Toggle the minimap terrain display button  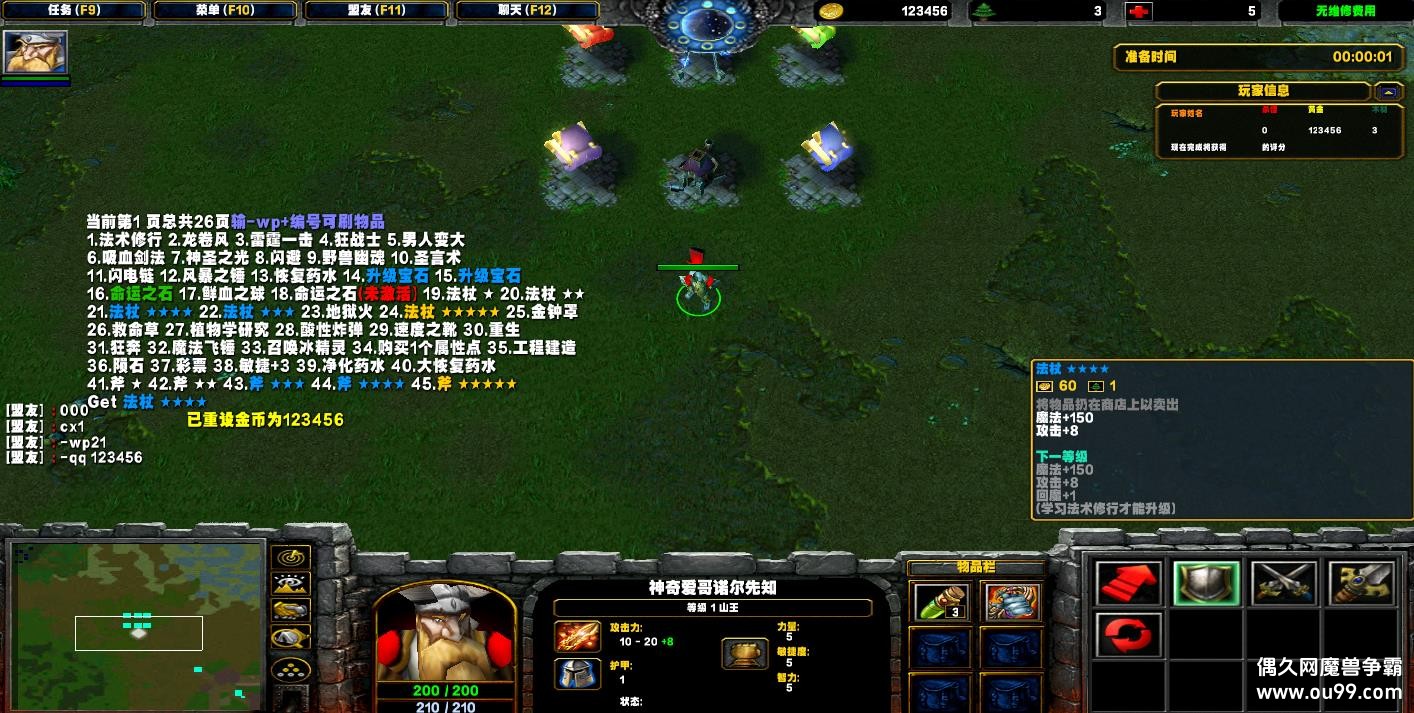coord(290,584)
